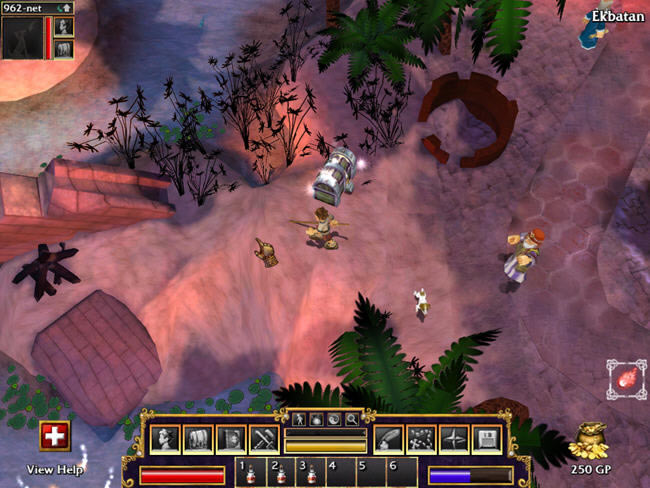Open the barrel inventory icon
Image resolution: width=650 pixels, height=488 pixels.
click(x=198, y=439)
